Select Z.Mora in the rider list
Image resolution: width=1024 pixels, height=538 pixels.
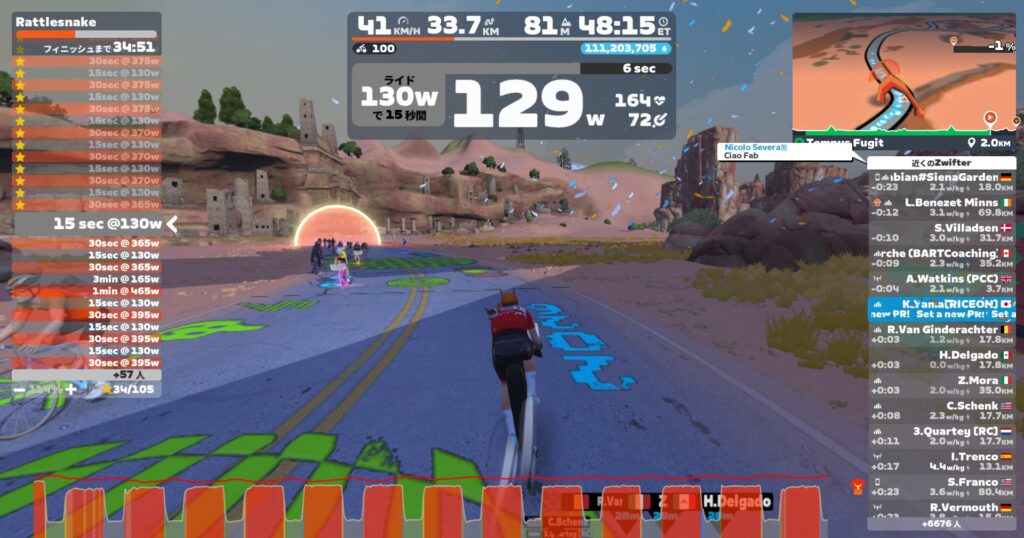coord(941,380)
